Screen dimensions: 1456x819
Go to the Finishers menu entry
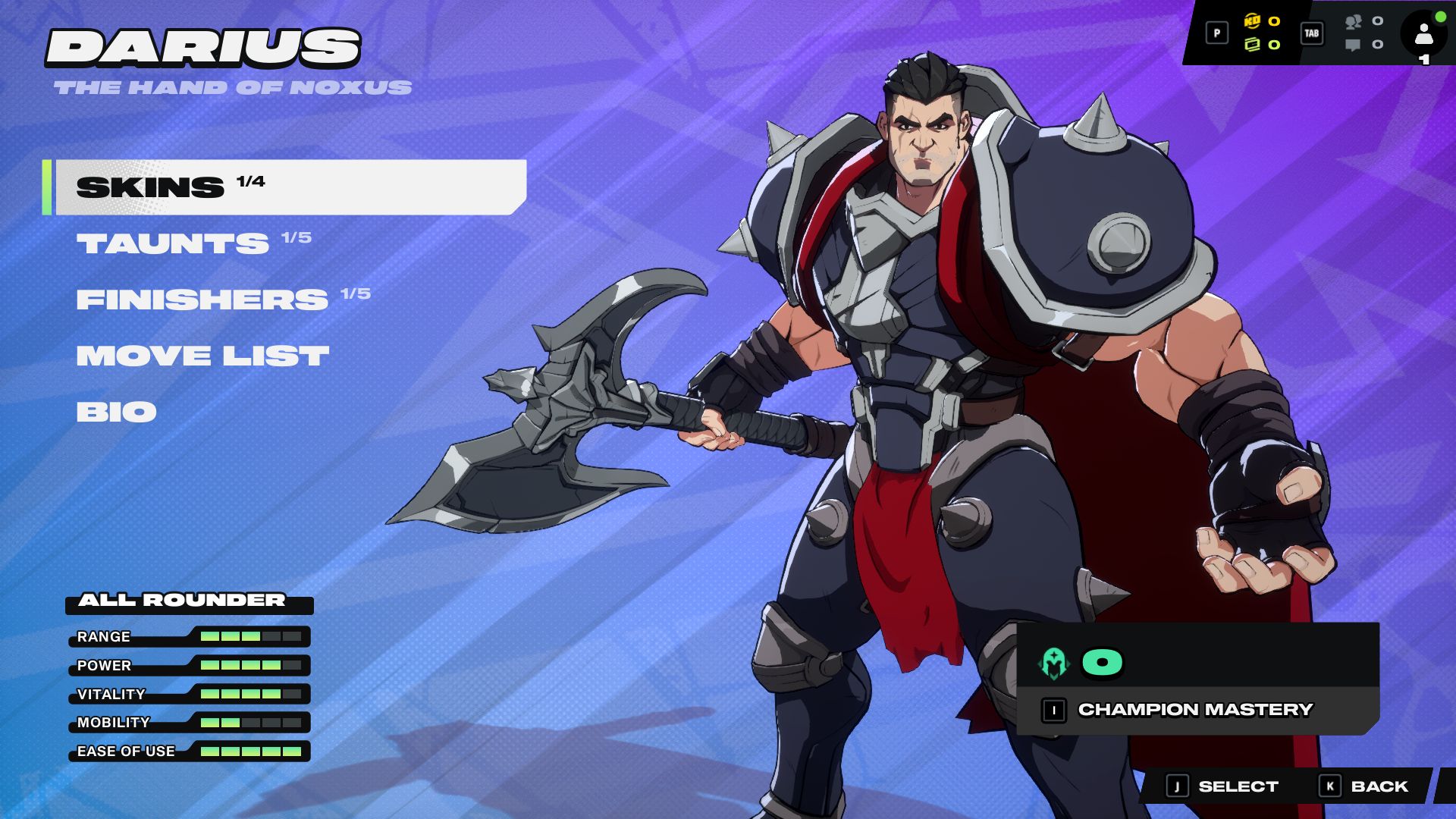tap(202, 300)
